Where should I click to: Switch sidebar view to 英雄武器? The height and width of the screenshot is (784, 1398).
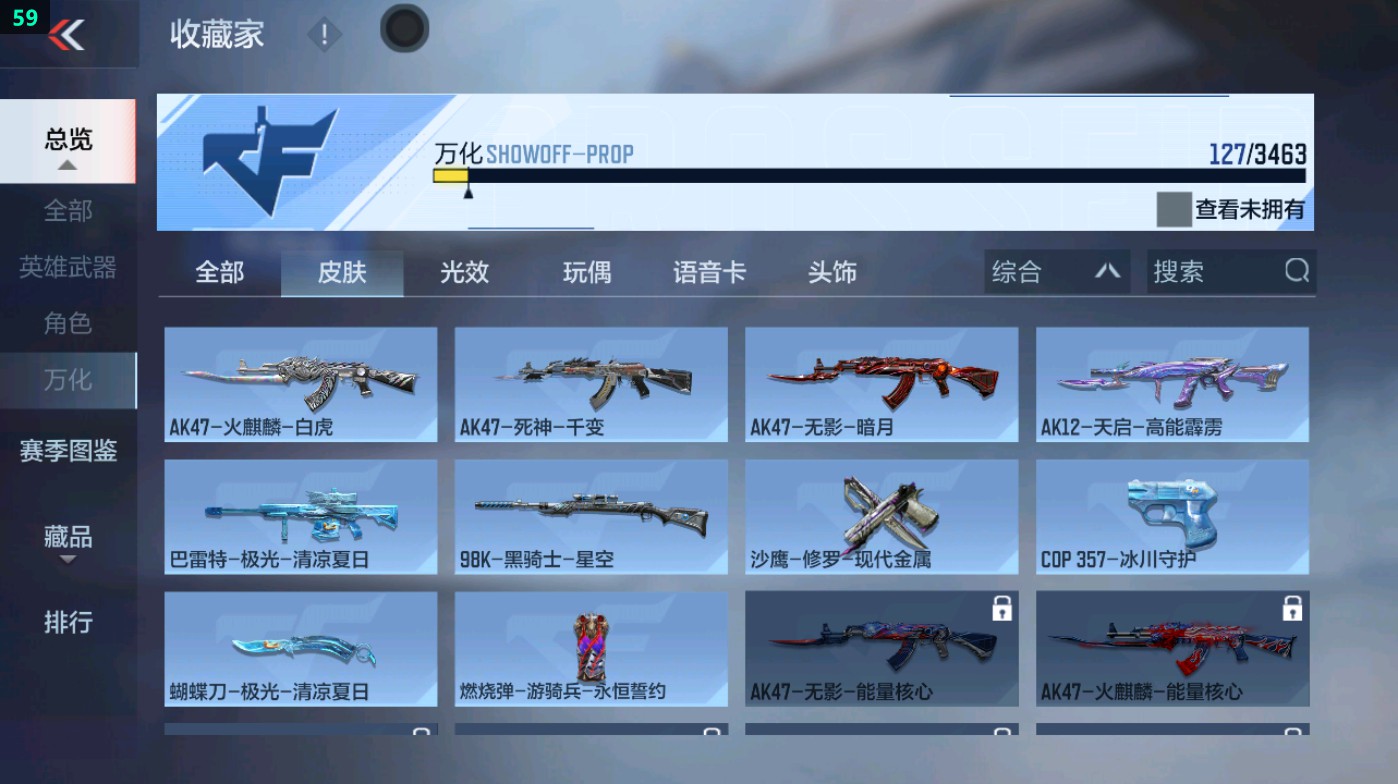(x=67, y=266)
